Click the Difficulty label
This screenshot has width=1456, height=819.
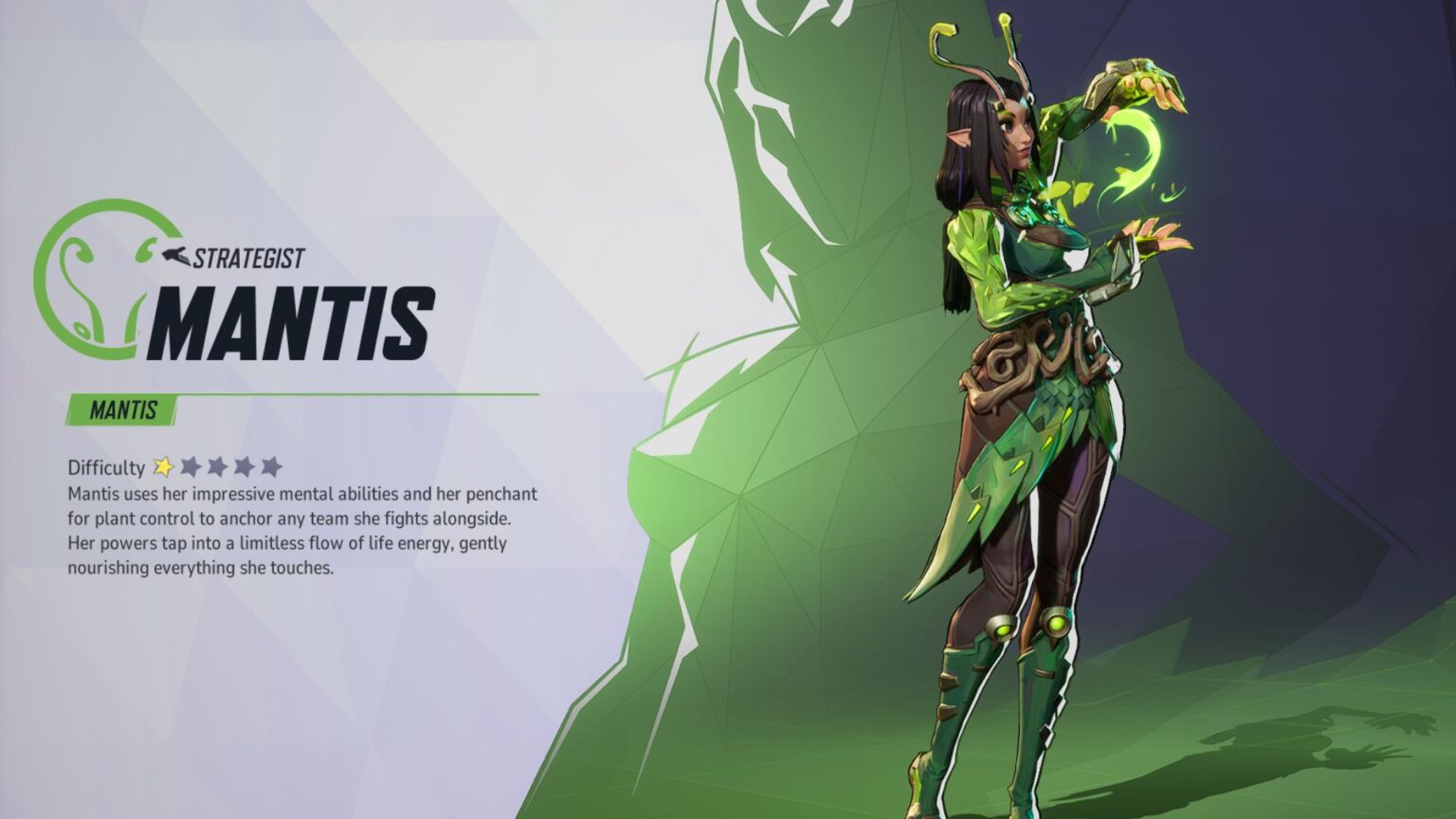click(104, 466)
